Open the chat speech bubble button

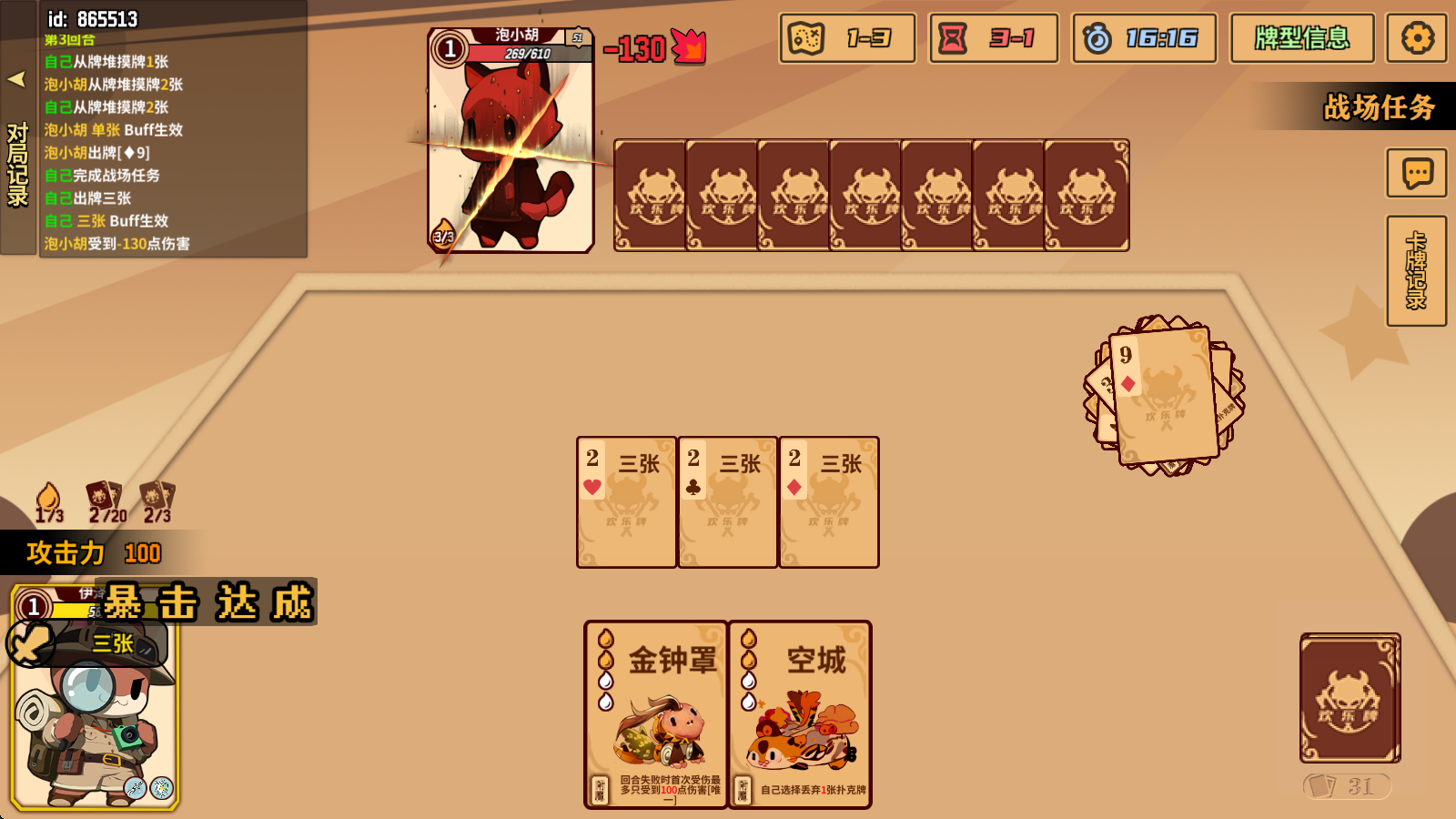coord(1416,173)
